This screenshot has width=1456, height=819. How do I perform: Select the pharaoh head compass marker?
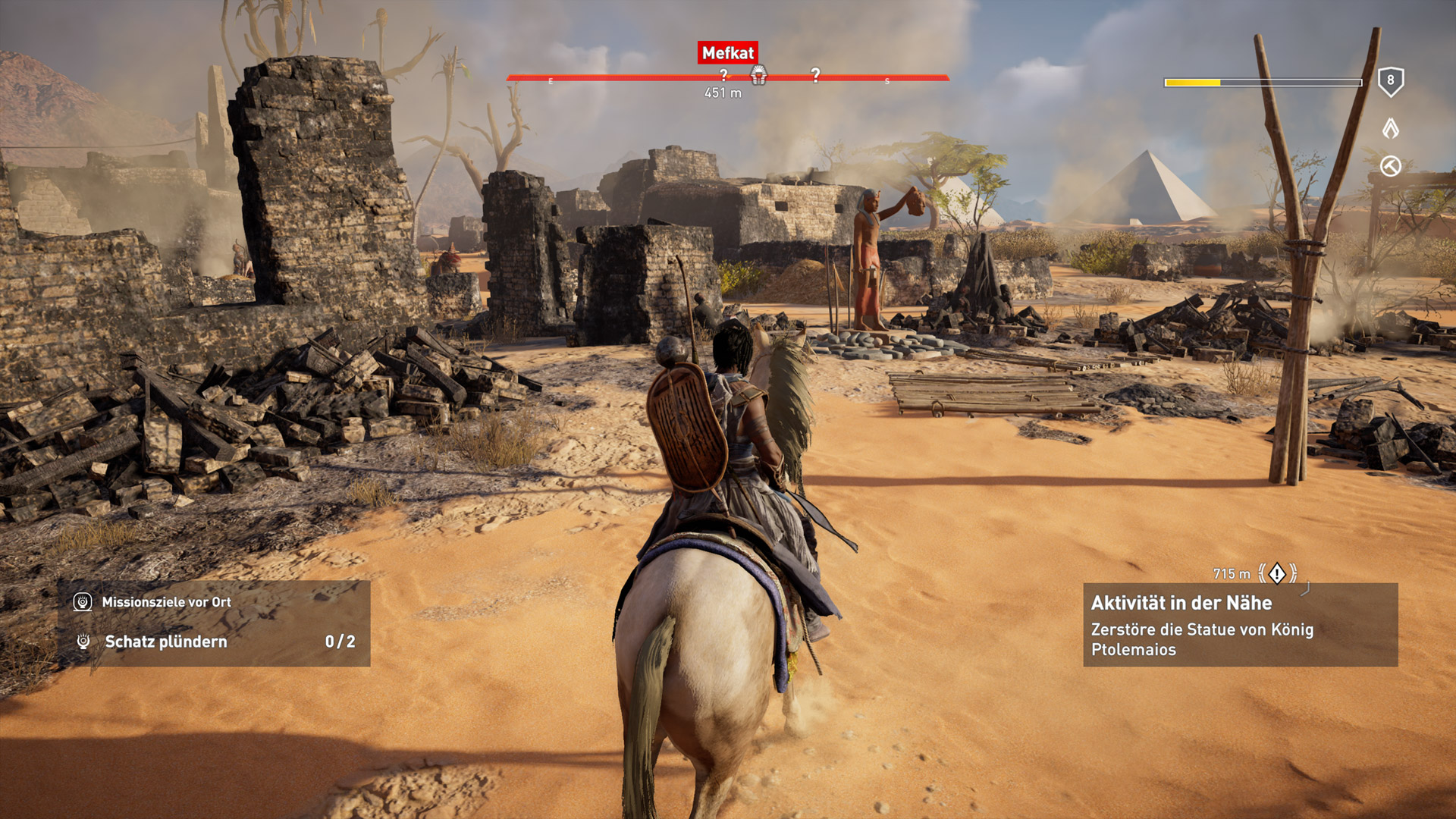pos(758,74)
